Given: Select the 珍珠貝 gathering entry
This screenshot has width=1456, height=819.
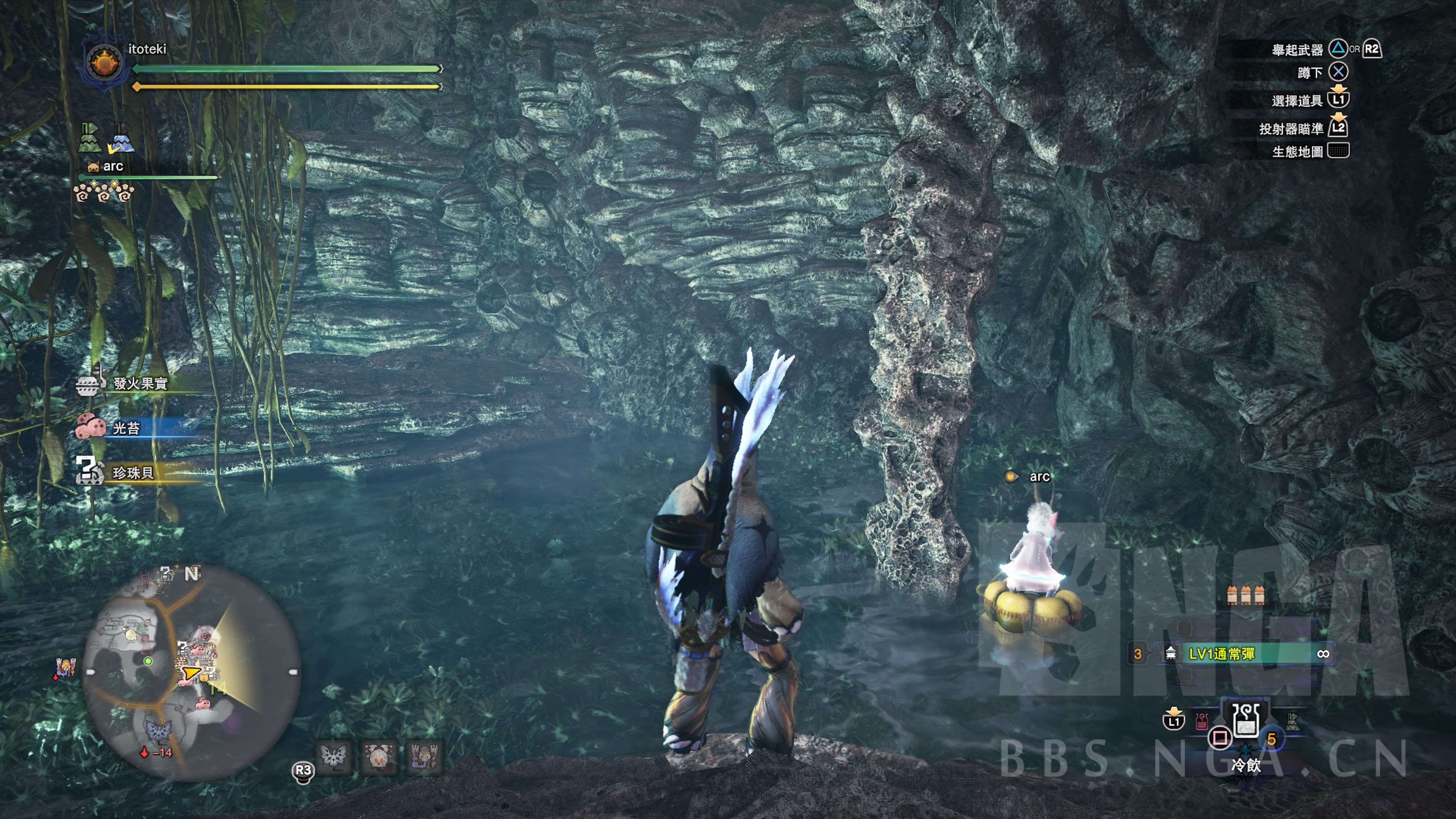Looking at the screenshot, I should tap(133, 472).
